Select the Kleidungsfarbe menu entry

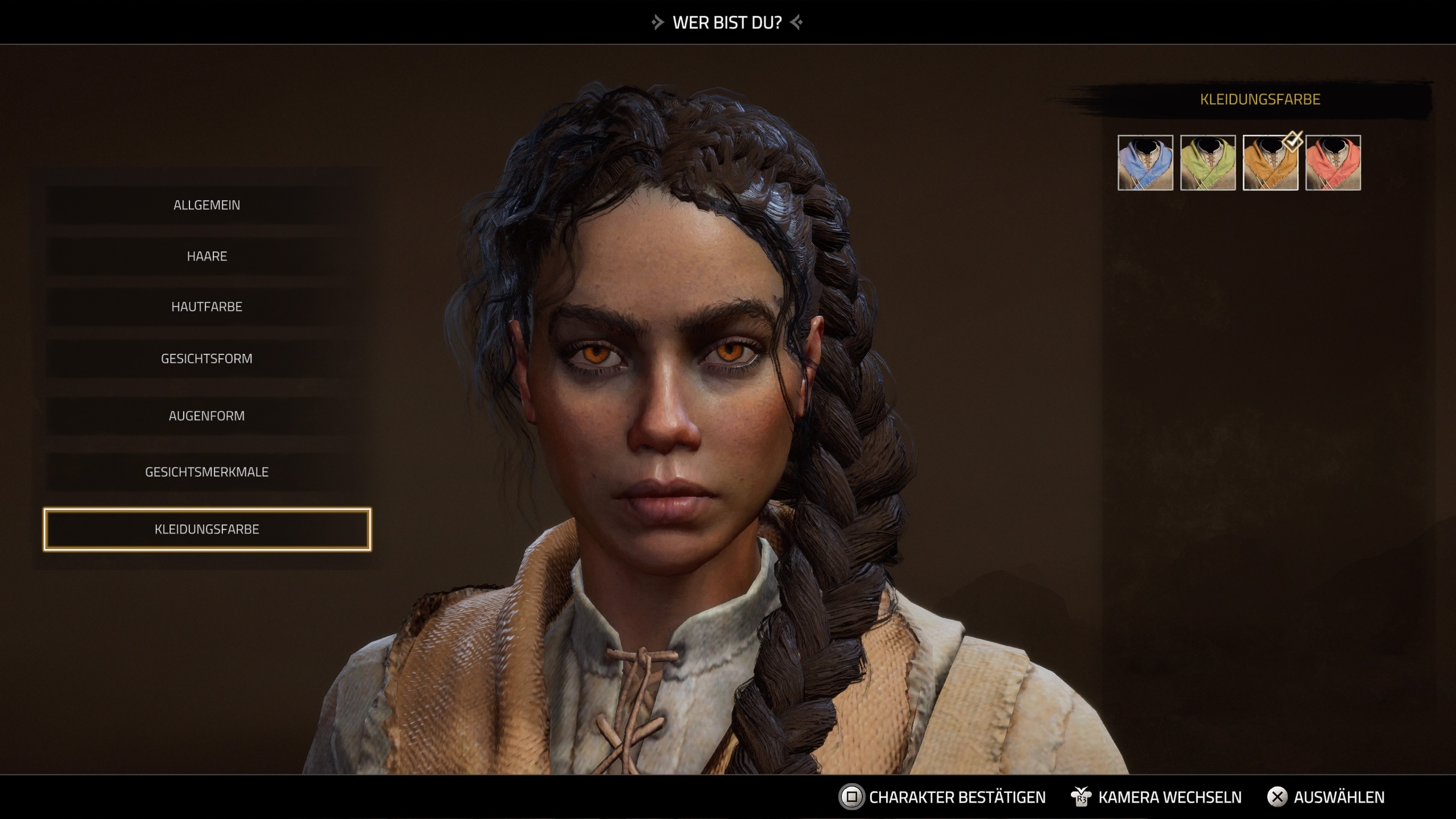click(x=207, y=530)
